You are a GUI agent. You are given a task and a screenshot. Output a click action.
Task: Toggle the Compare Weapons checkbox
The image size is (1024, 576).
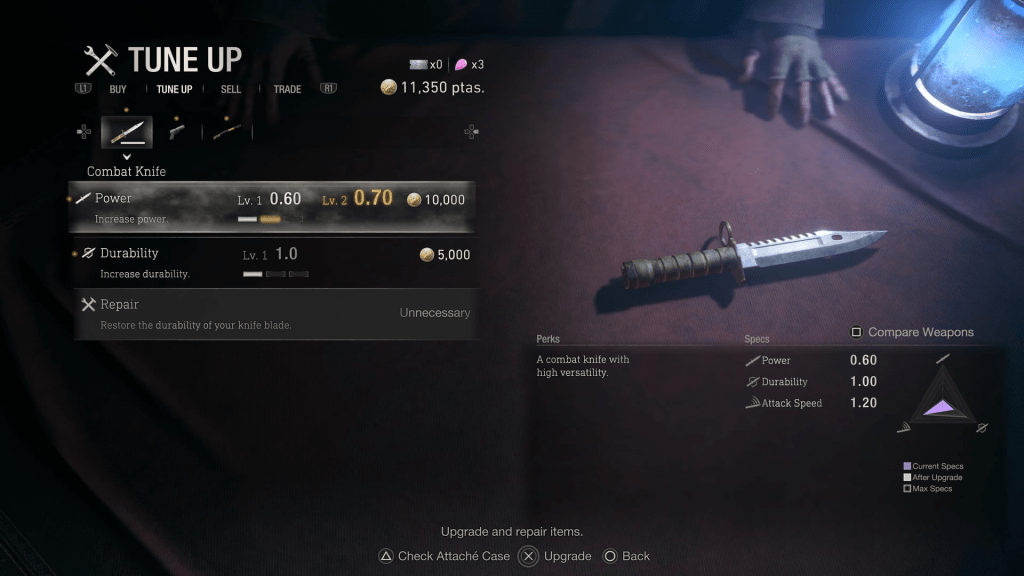[856, 332]
